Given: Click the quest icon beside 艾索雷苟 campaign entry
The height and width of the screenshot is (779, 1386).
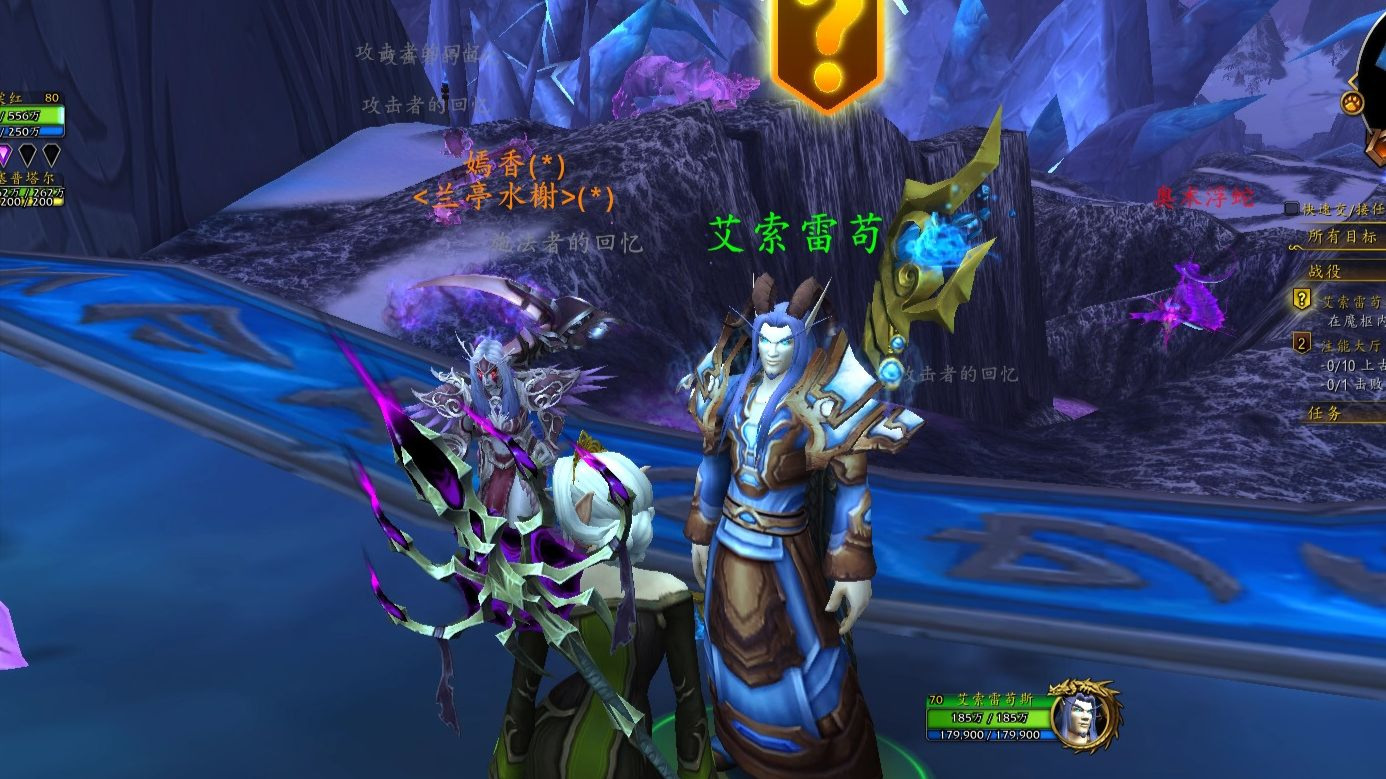Looking at the screenshot, I should click(1300, 300).
